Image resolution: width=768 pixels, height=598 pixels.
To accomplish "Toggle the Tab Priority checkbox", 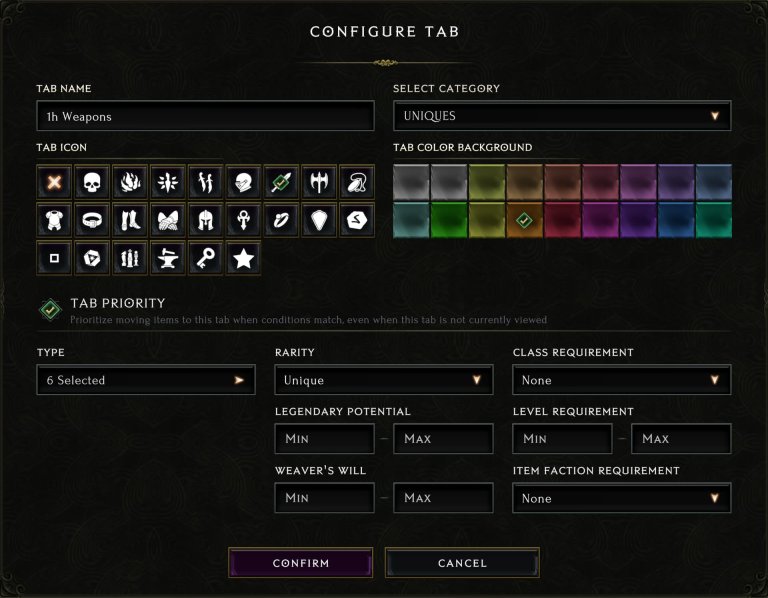I will tap(50, 310).
